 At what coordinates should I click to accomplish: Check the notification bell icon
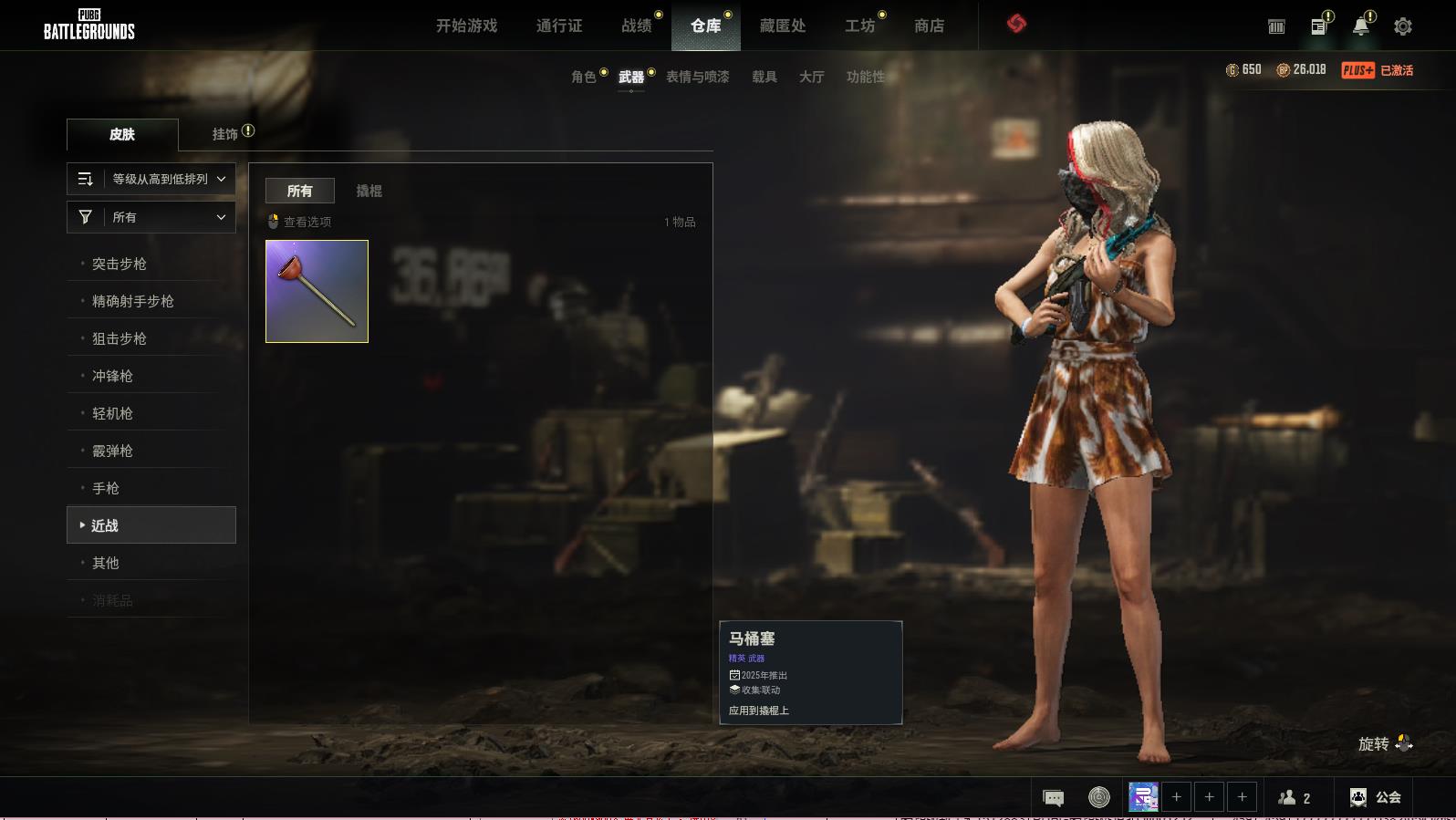coord(1360,26)
